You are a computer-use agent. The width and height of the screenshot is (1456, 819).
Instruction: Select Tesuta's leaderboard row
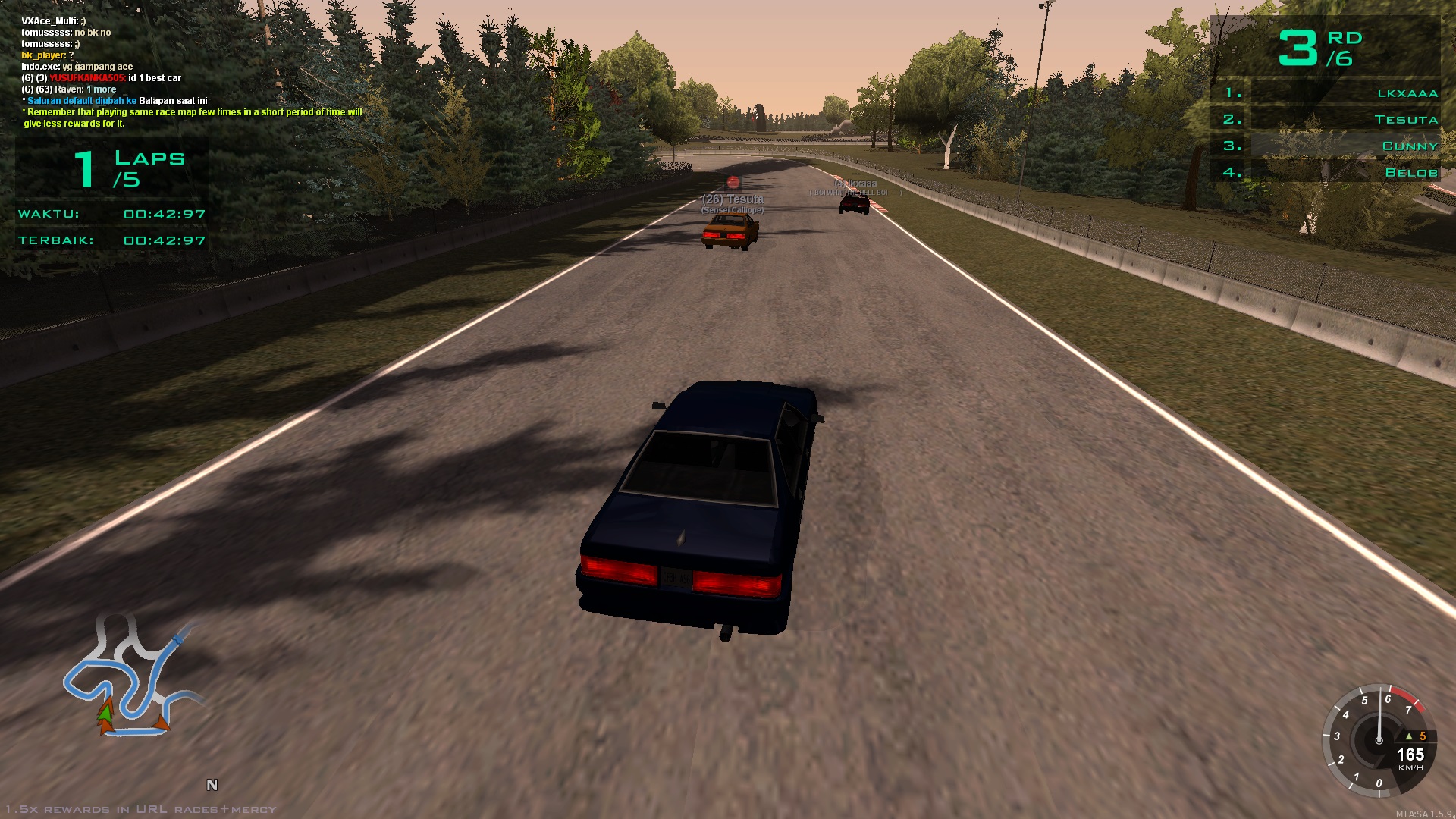(1344, 119)
